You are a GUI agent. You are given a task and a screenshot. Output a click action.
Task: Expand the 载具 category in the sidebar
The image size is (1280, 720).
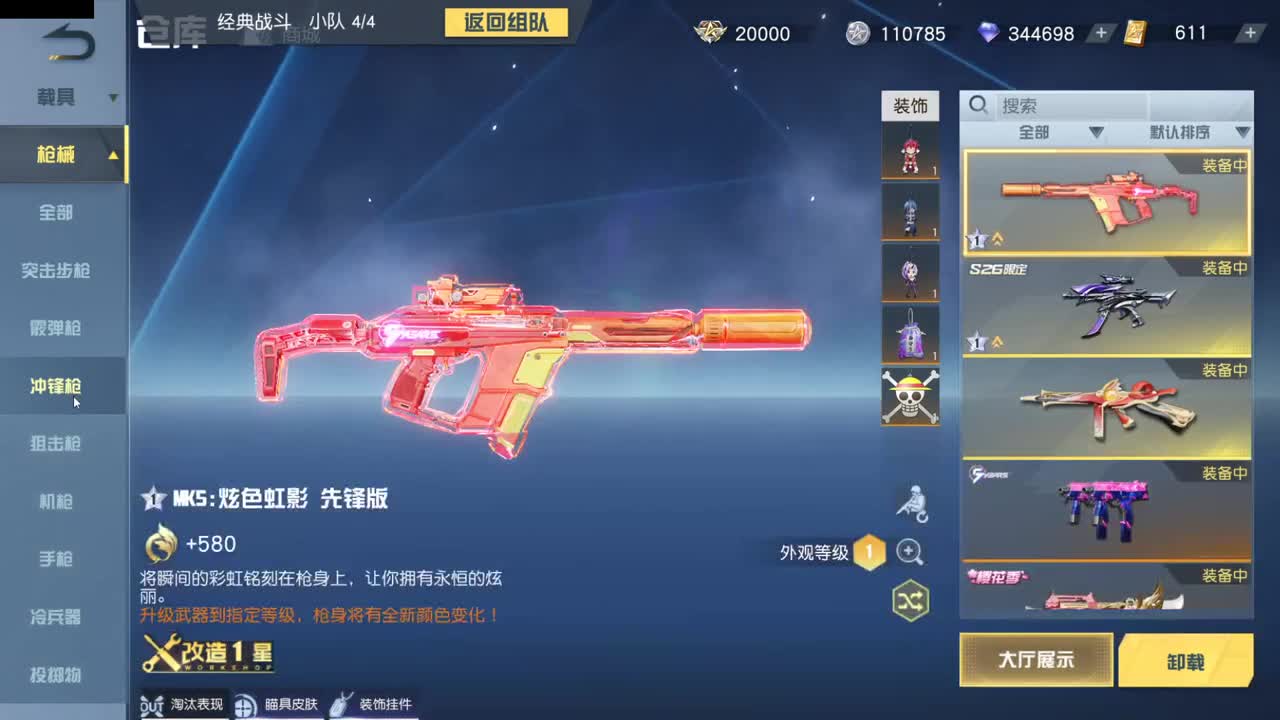point(112,98)
